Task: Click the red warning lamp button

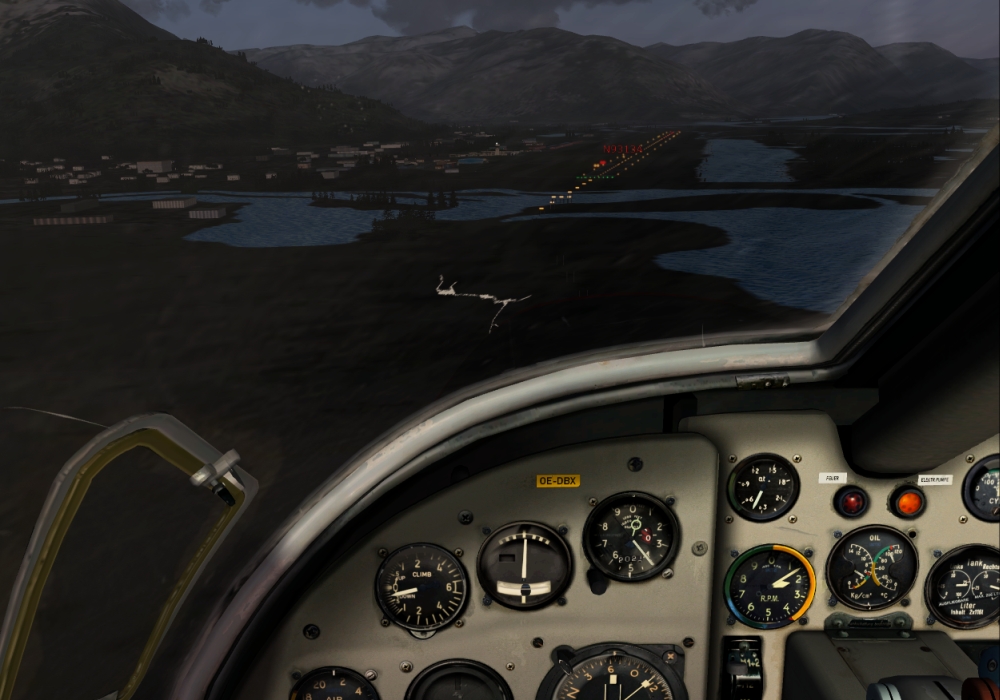Action: pyautogui.click(x=851, y=500)
